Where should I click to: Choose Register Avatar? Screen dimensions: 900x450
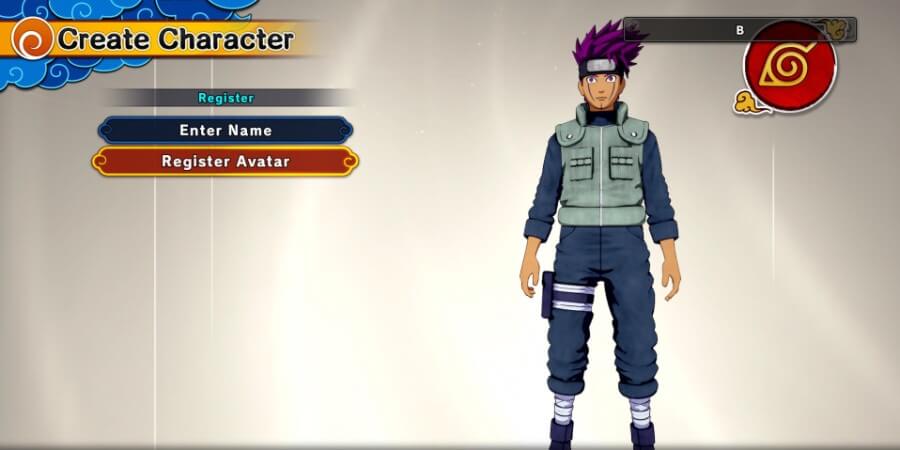click(x=225, y=161)
